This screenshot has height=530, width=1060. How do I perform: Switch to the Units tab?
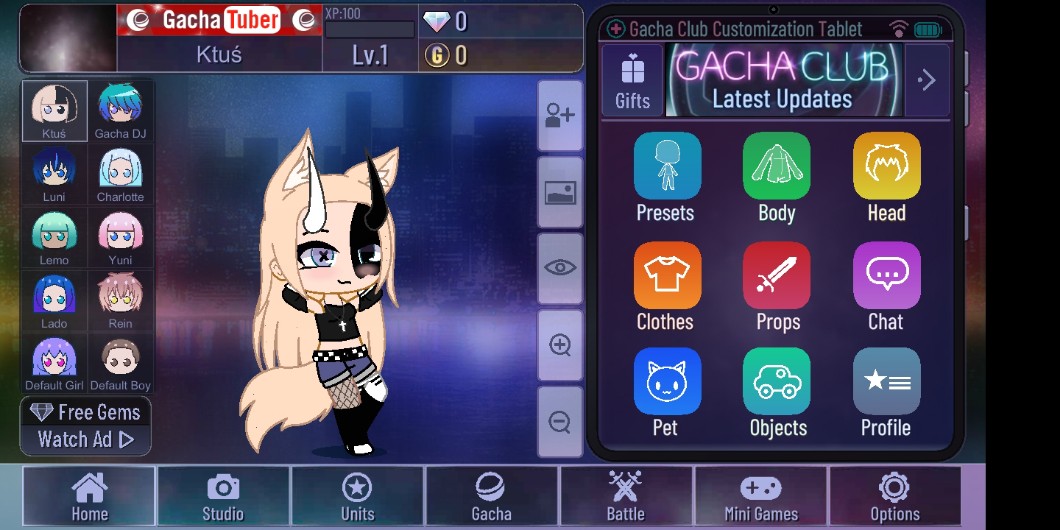(357, 497)
